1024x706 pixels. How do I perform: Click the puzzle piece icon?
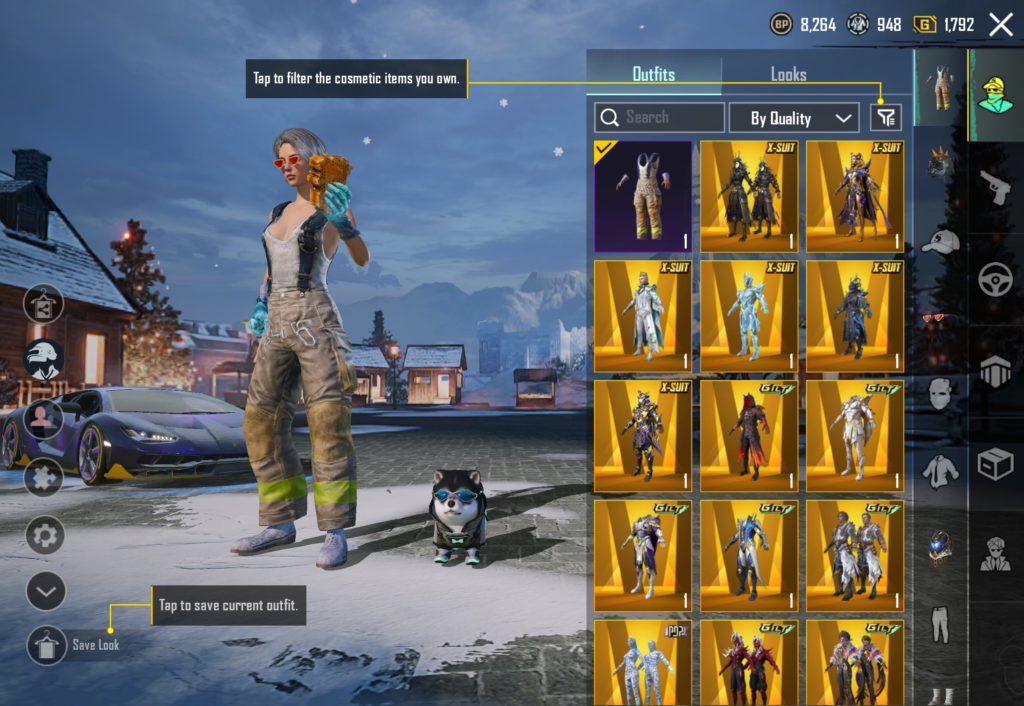(x=45, y=477)
